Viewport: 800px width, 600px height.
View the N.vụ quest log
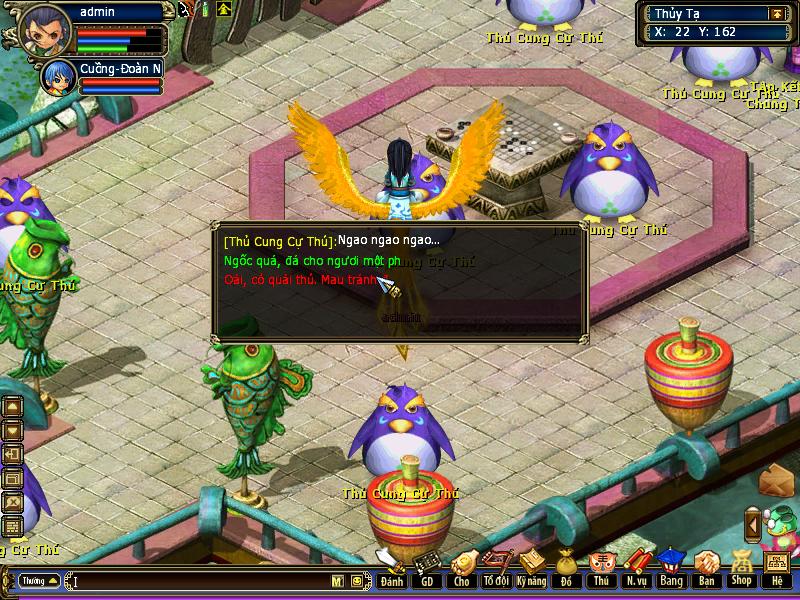point(635,570)
